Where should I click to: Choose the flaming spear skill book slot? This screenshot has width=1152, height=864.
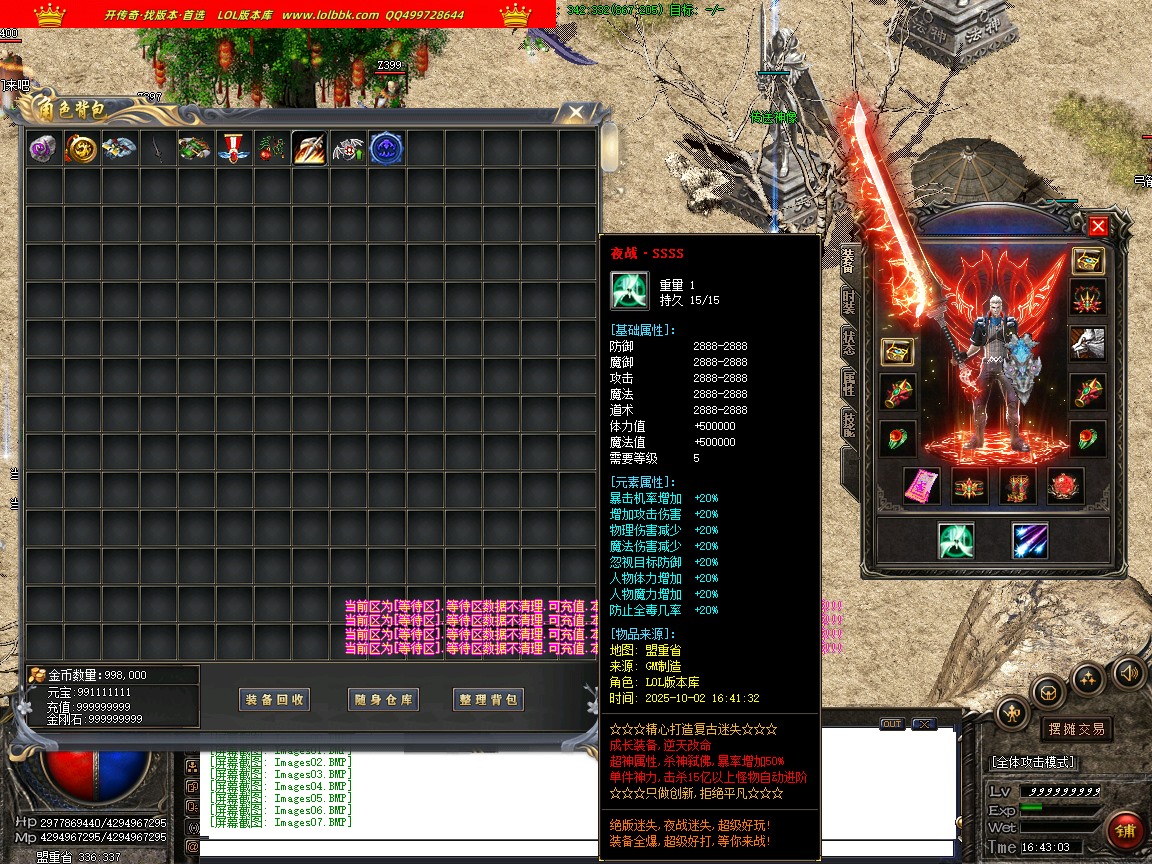pyautogui.click(x=310, y=149)
